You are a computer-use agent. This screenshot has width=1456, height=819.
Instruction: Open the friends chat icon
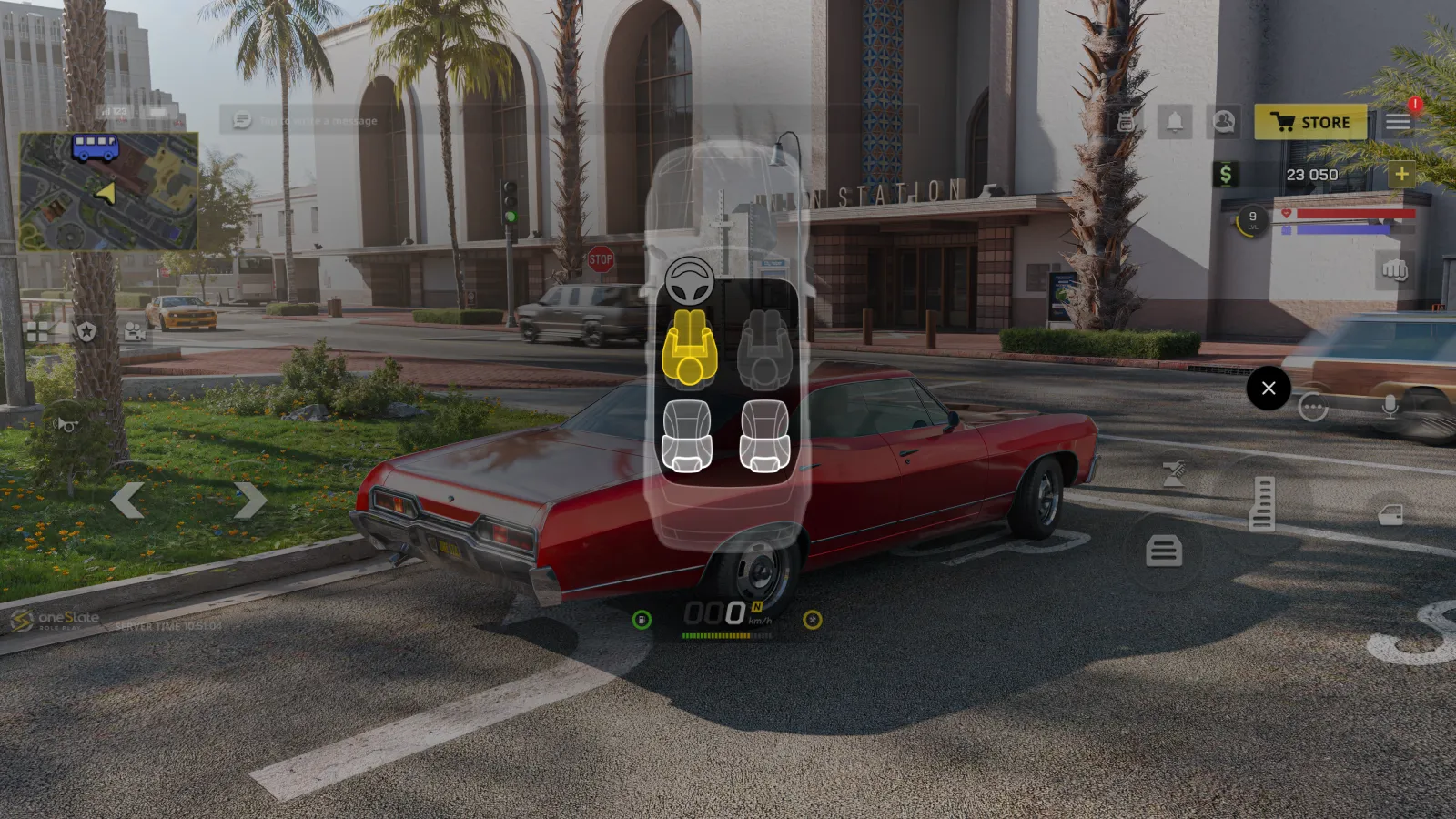1224,122
